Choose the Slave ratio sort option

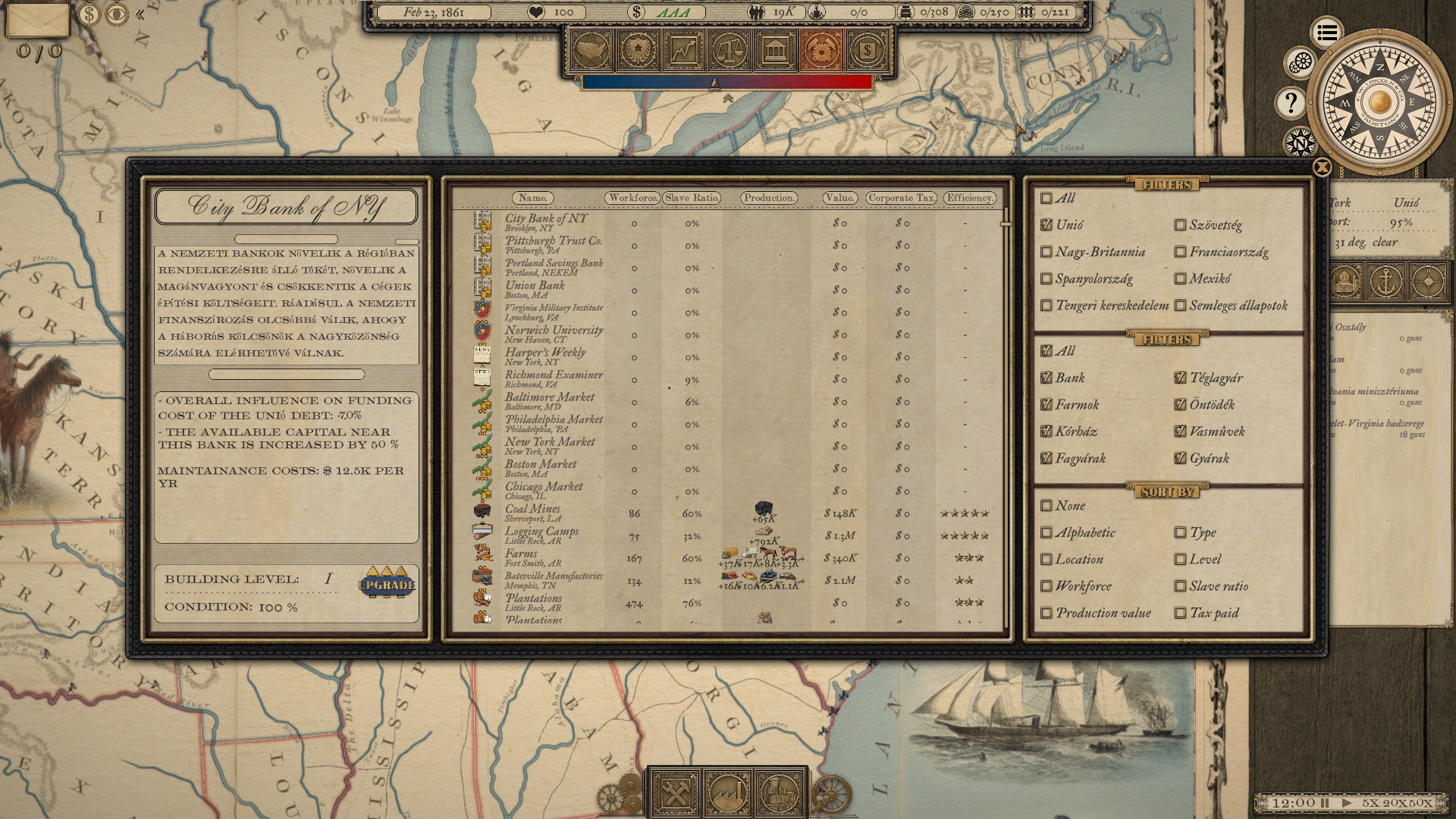[x=1180, y=586]
